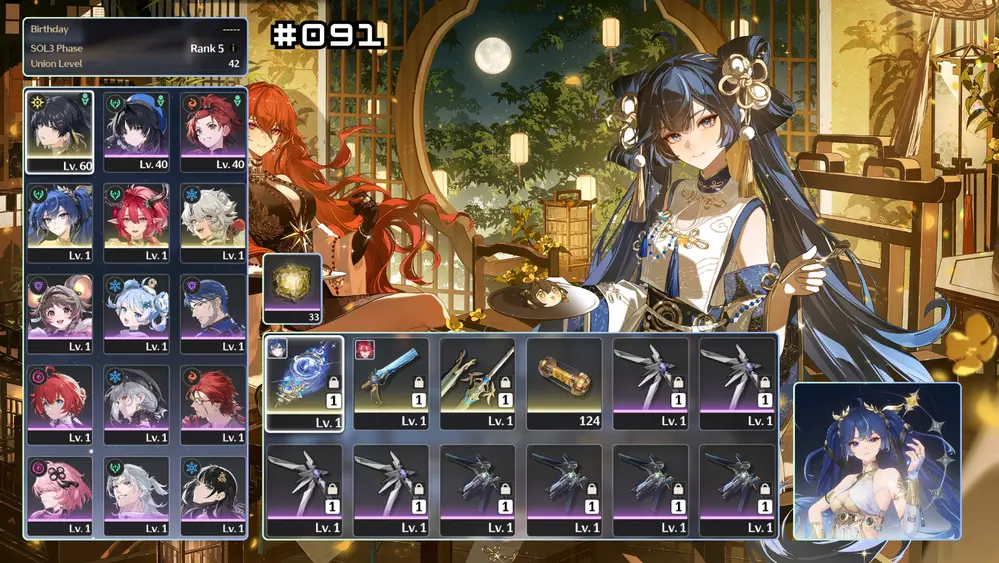999x563 pixels.
Task: Select the blue swirling rectifier weapon
Action: tap(305, 382)
